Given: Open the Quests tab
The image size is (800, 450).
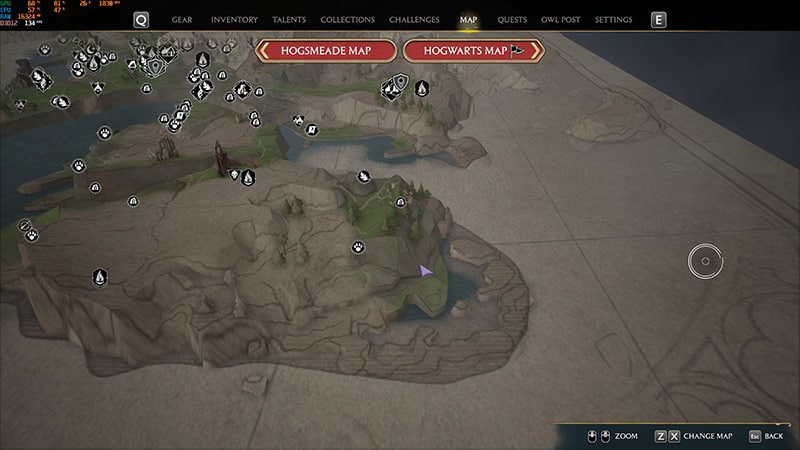Looking at the screenshot, I should point(512,20).
